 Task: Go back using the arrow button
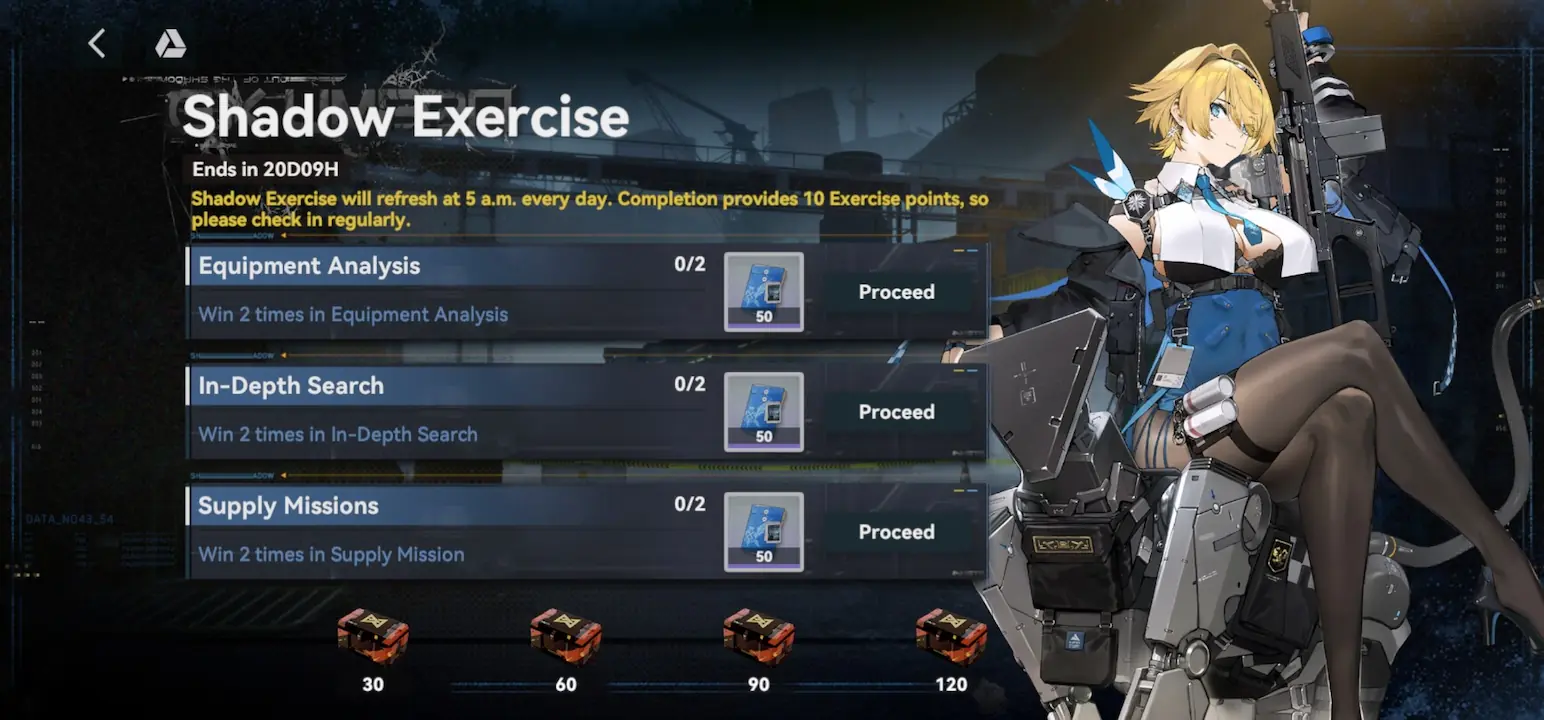click(97, 44)
